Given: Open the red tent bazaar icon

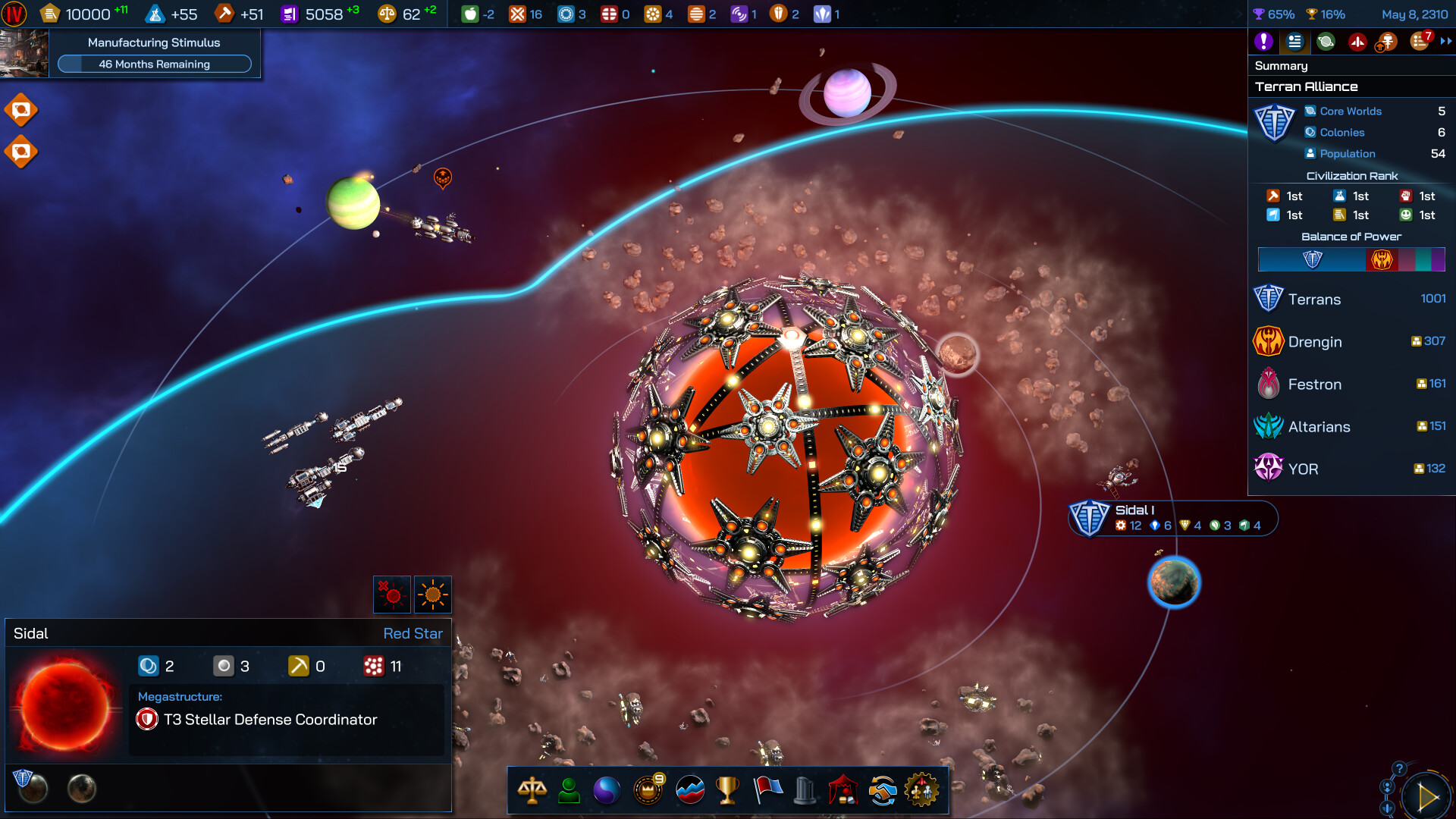Looking at the screenshot, I should pos(843,790).
